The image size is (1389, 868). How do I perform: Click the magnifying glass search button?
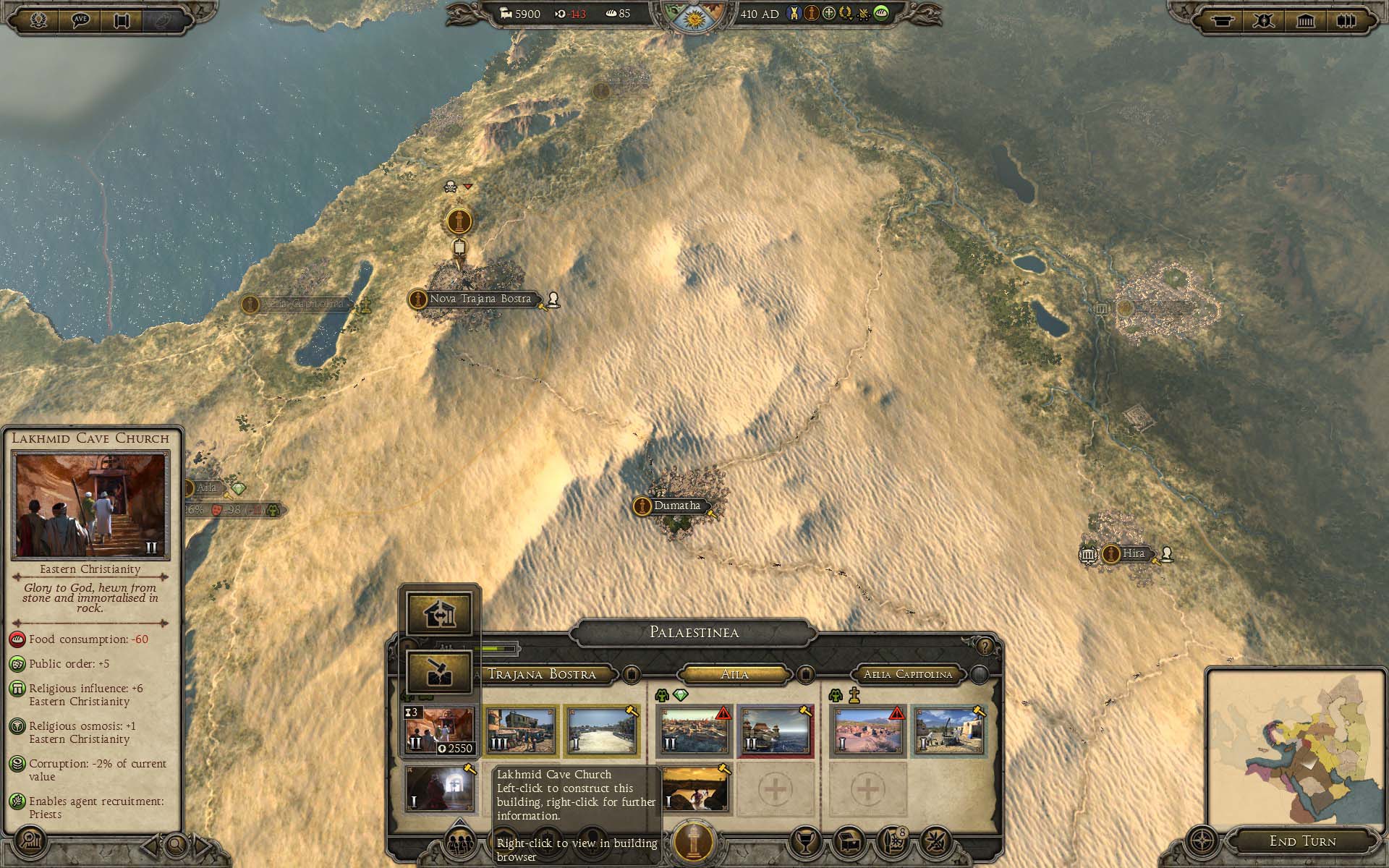click(175, 843)
